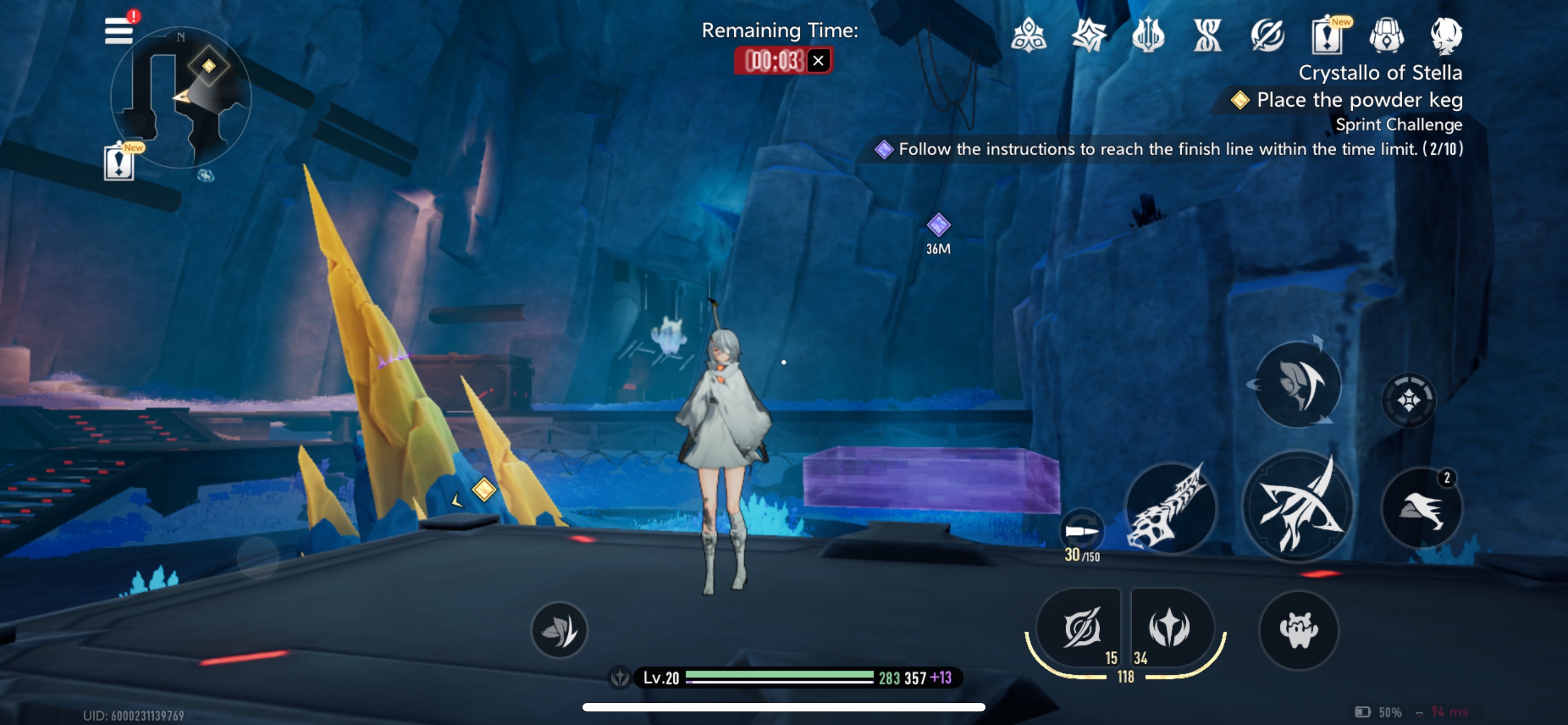Open the event card under the minimap
This screenshot has width=1568, height=725.
point(119,163)
